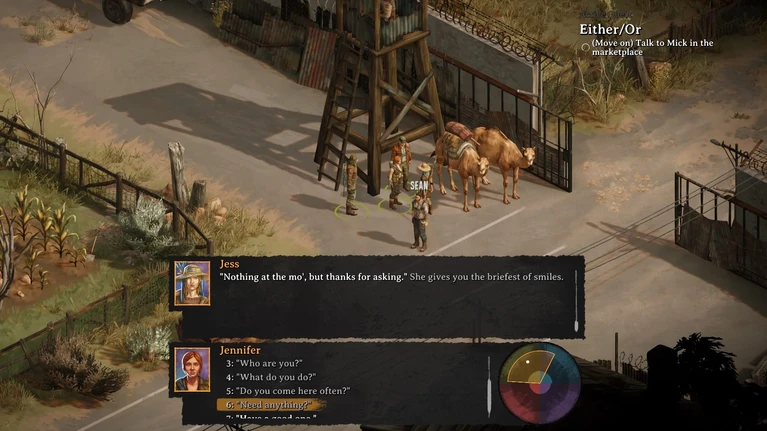Click Jess's speaker portrait
The height and width of the screenshot is (431, 767).
[x=192, y=283]
